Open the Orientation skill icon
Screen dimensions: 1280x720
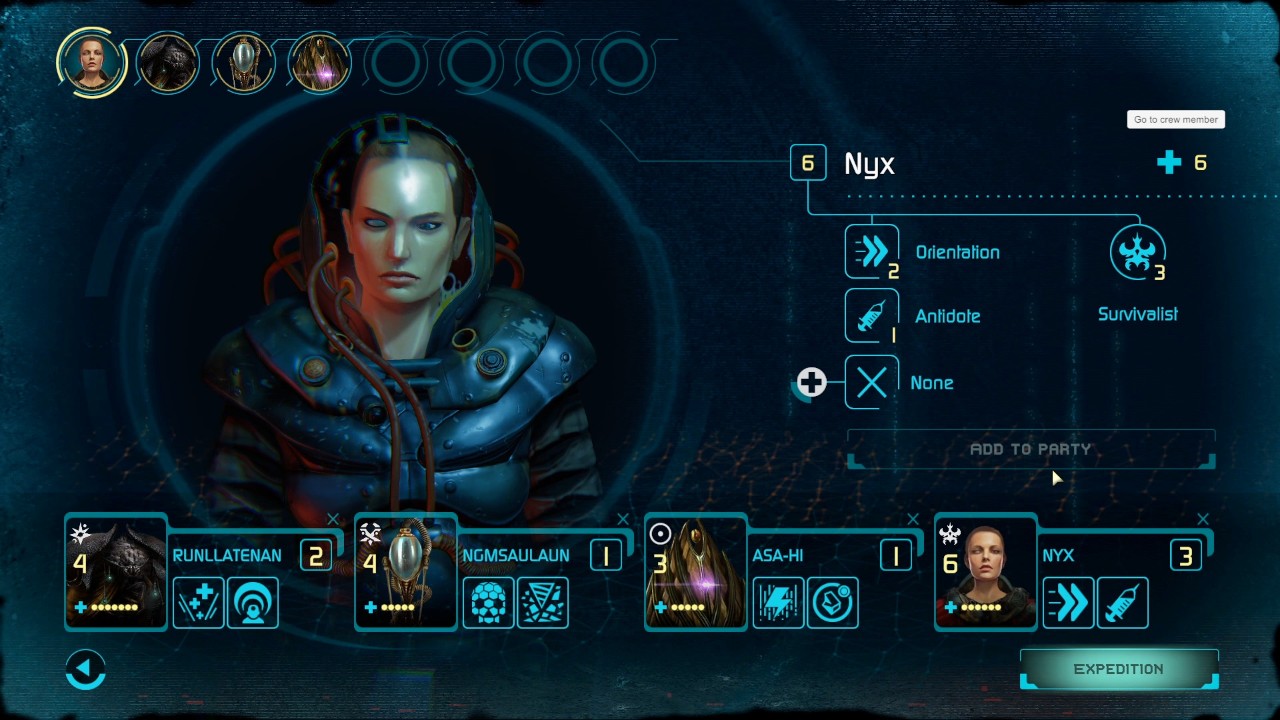pyautogui.click(x=871, y=252)
